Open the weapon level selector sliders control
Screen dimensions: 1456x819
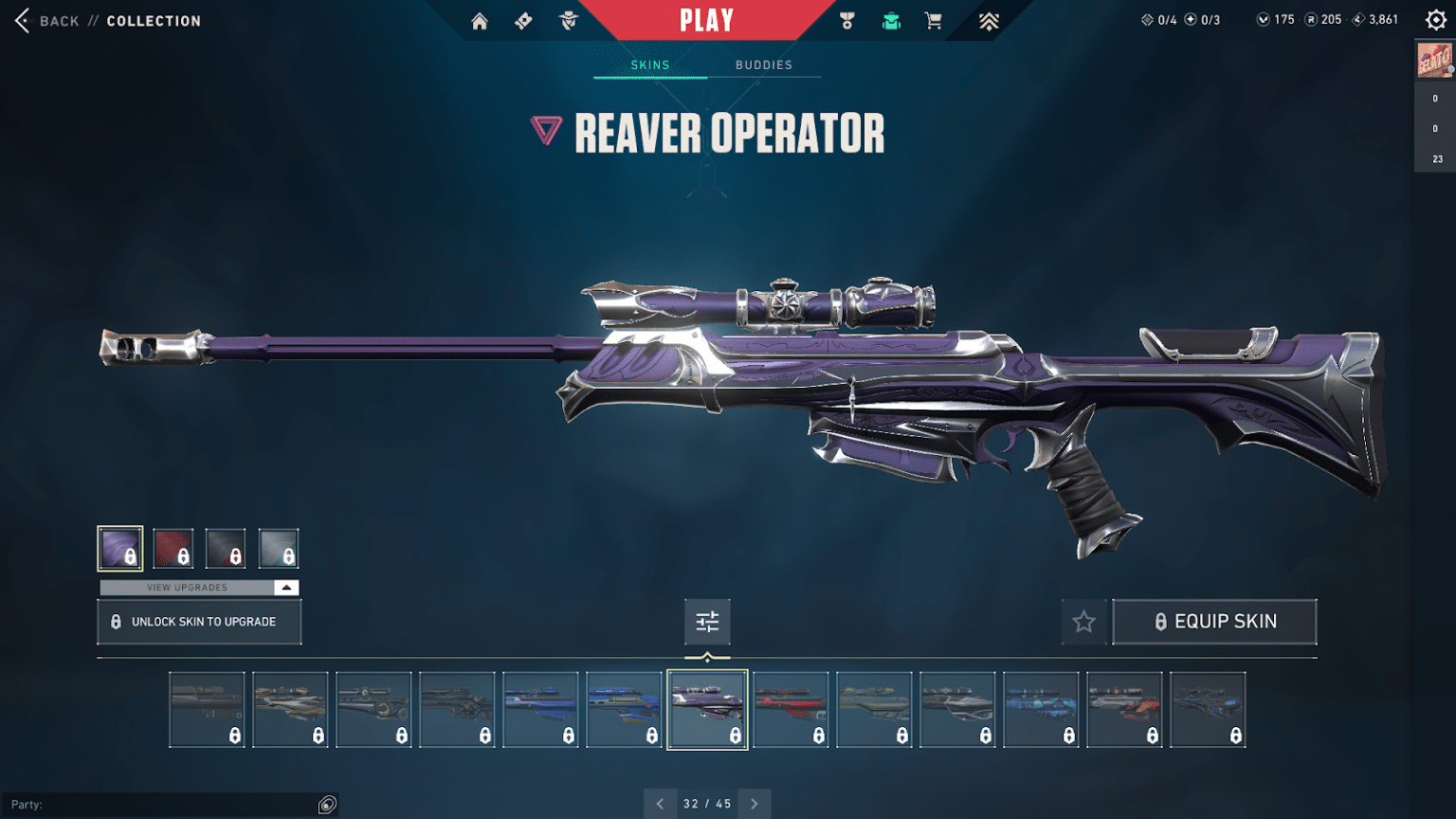(x=707, y=622)
